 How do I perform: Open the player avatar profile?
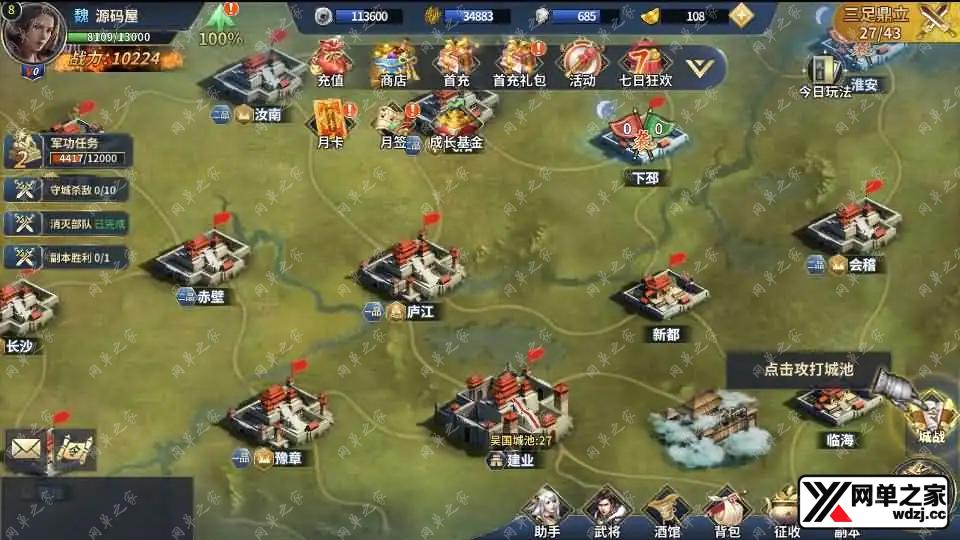(29, 31)
